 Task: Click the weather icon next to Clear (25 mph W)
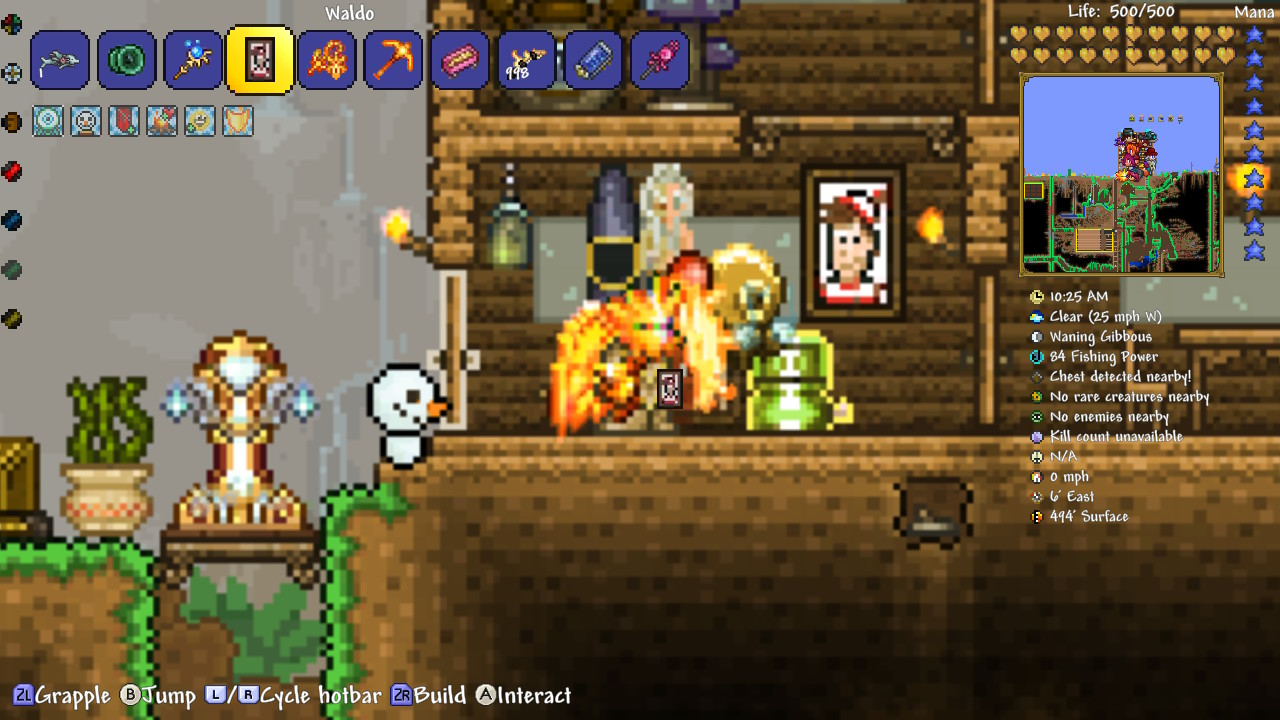pyautogui.click(x=1038, y=316)
